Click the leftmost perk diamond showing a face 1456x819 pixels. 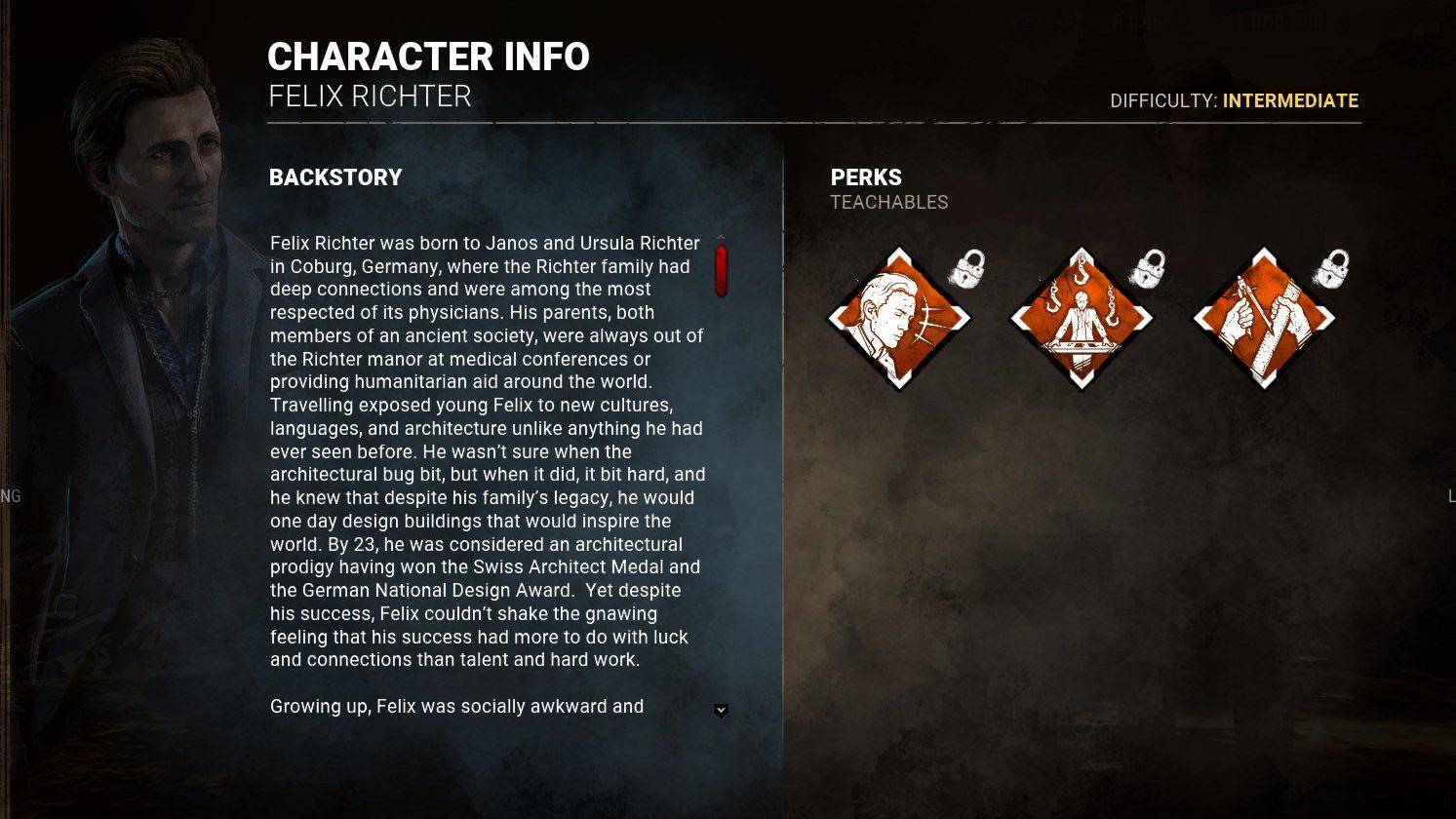[x=898, y=319]
